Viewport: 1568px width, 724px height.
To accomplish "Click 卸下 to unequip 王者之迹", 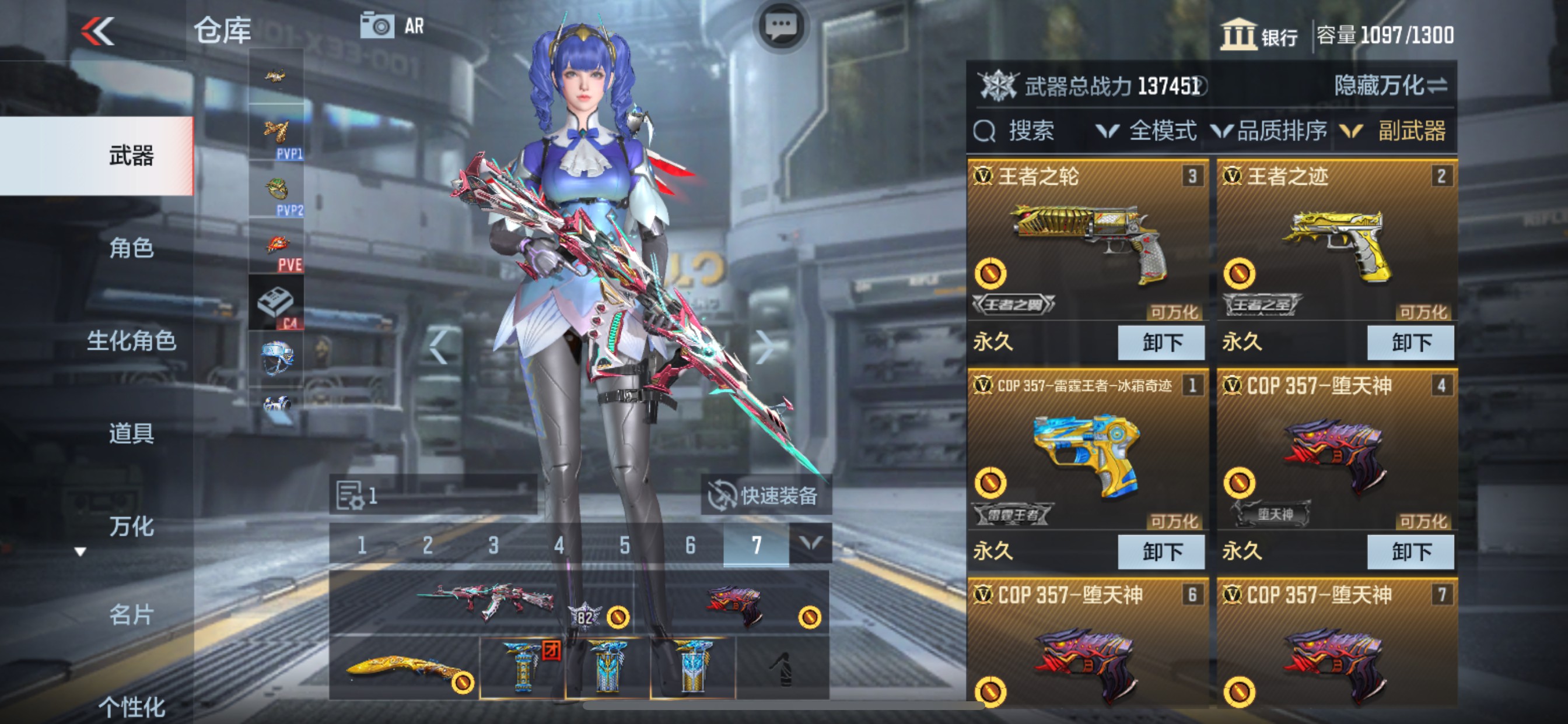I will (1410, 342).
